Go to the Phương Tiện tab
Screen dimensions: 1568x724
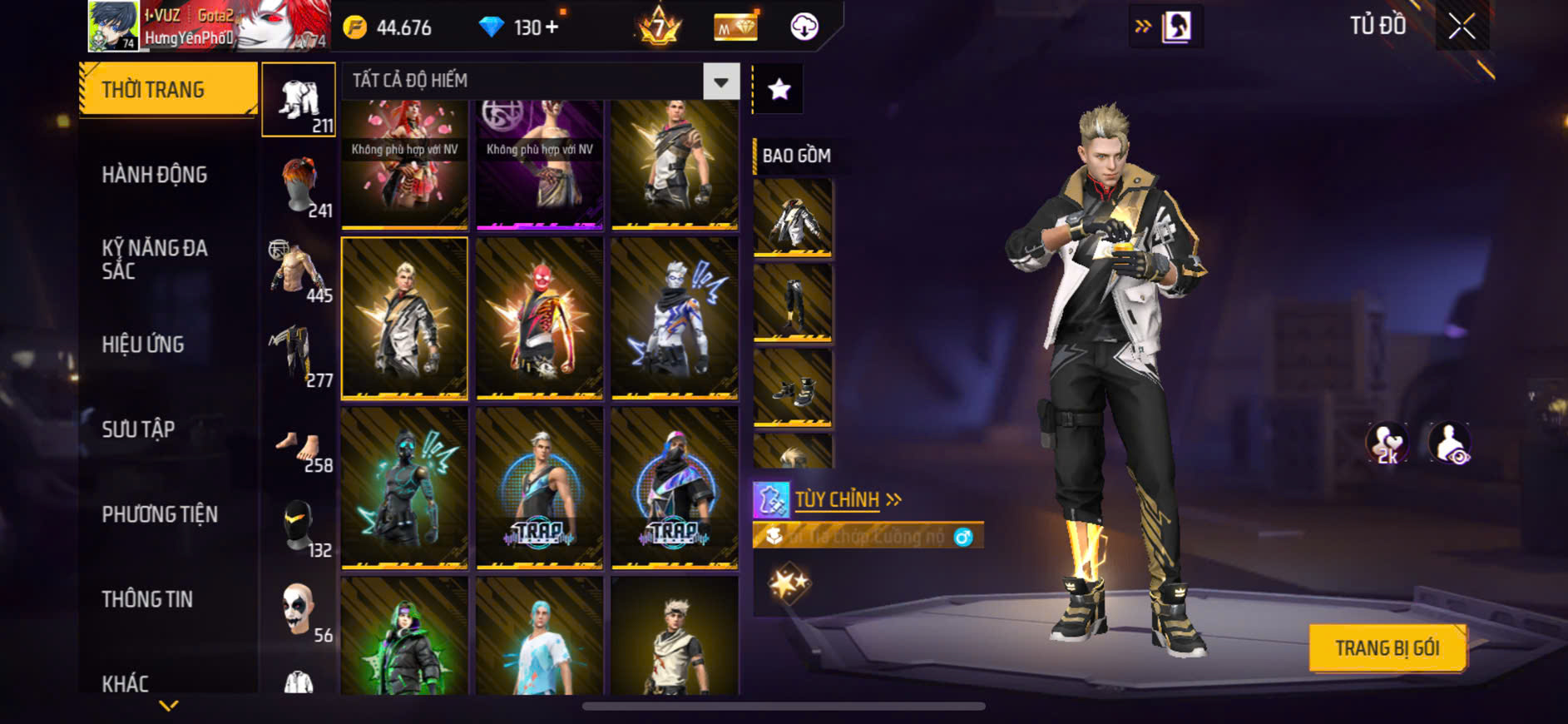point(160,514)
